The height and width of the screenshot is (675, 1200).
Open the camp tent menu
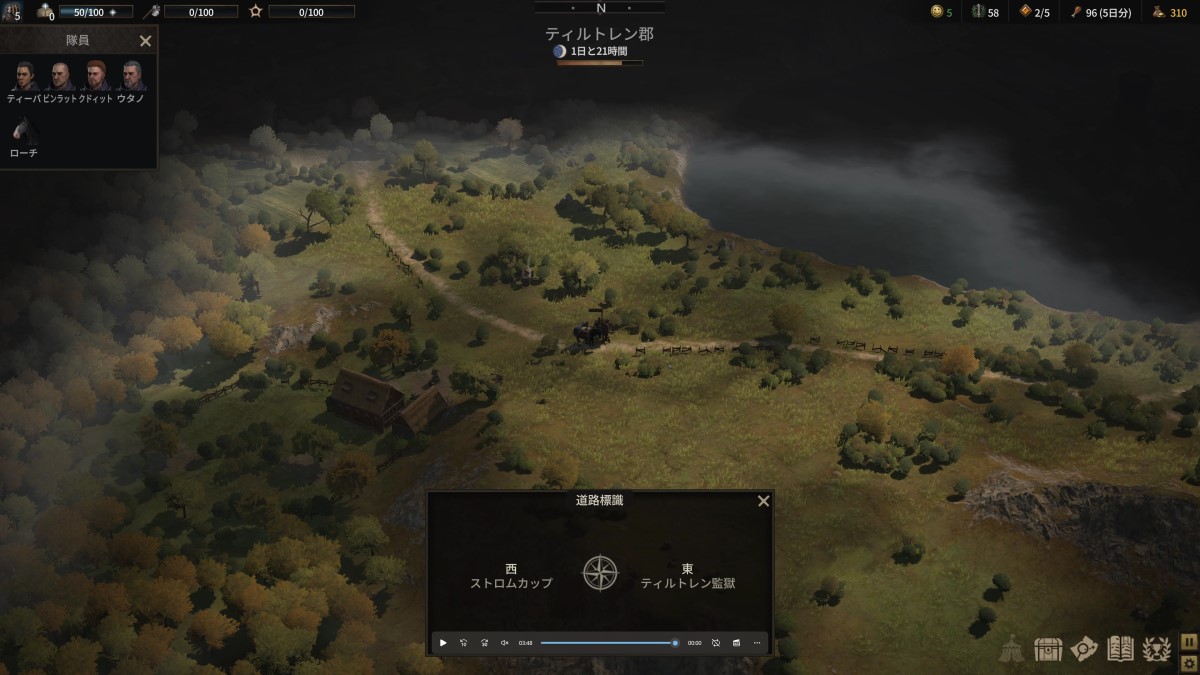(1013, 649)
